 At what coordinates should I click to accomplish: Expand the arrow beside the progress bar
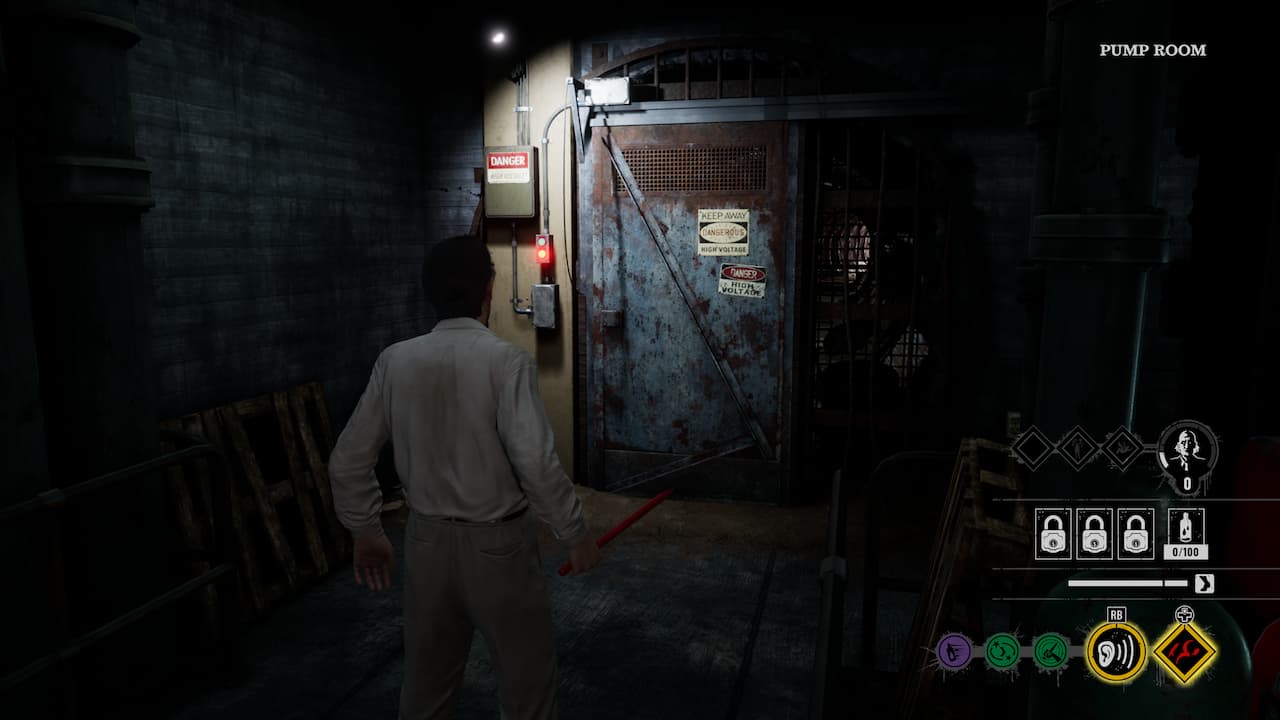(x=1204, y=583)
